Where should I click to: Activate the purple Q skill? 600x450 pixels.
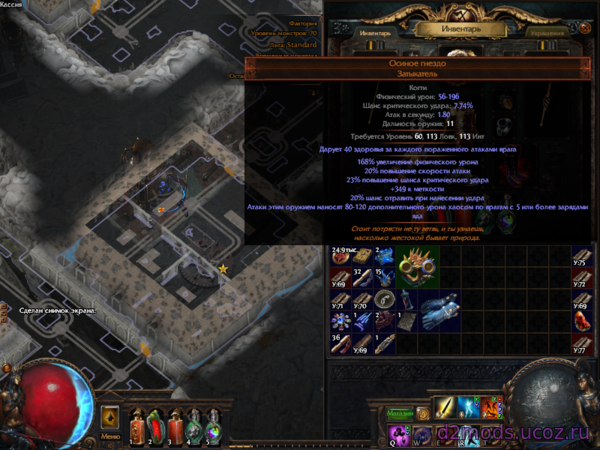click(400, 433)
